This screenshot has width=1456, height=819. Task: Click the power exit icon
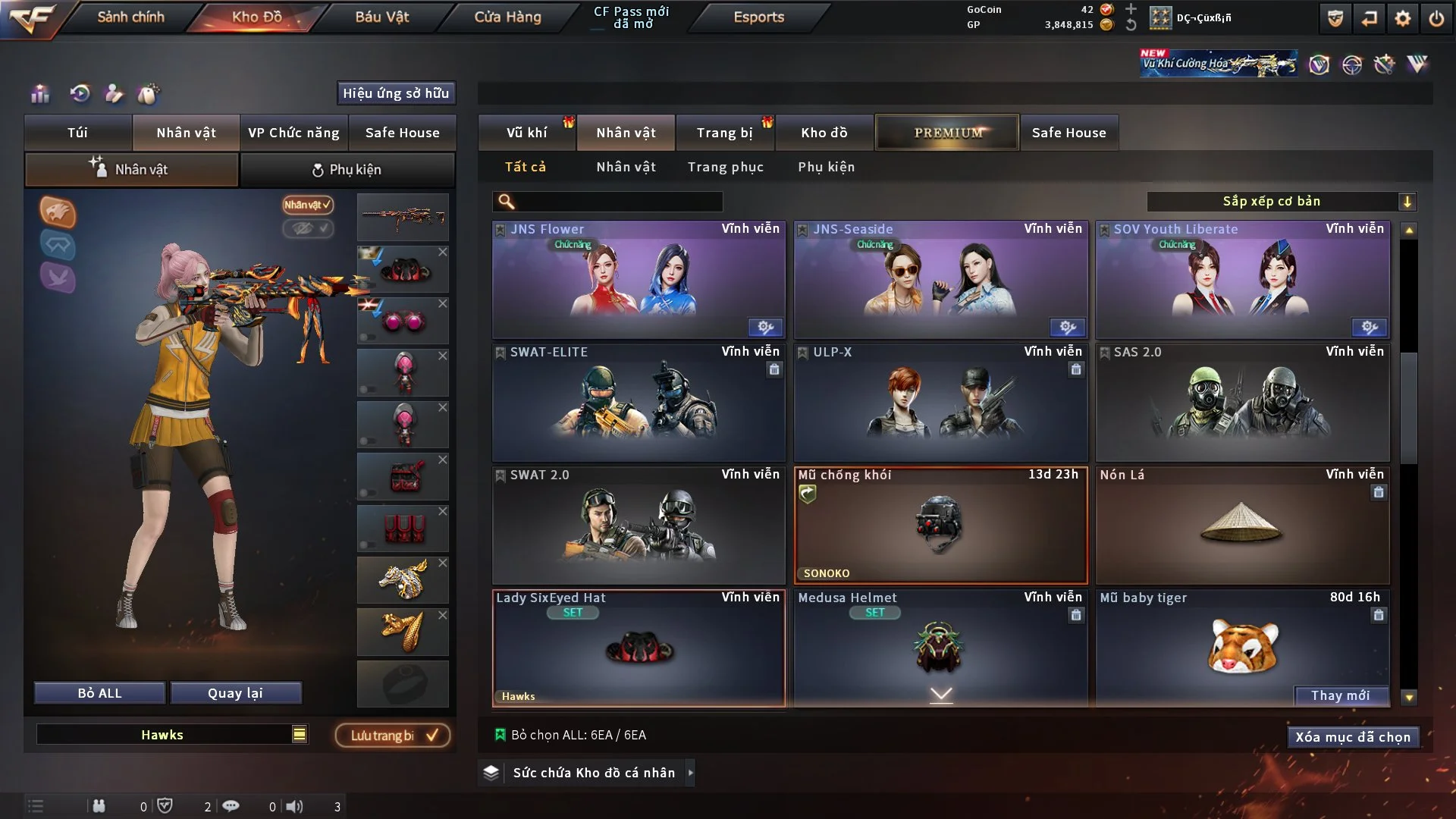pos(1436,18)
